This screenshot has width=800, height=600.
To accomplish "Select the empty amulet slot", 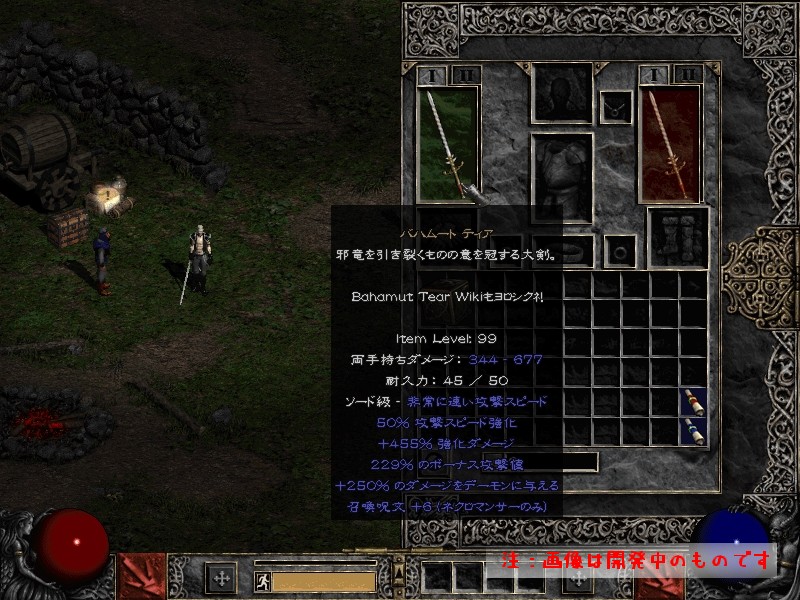I will (615, 108).
